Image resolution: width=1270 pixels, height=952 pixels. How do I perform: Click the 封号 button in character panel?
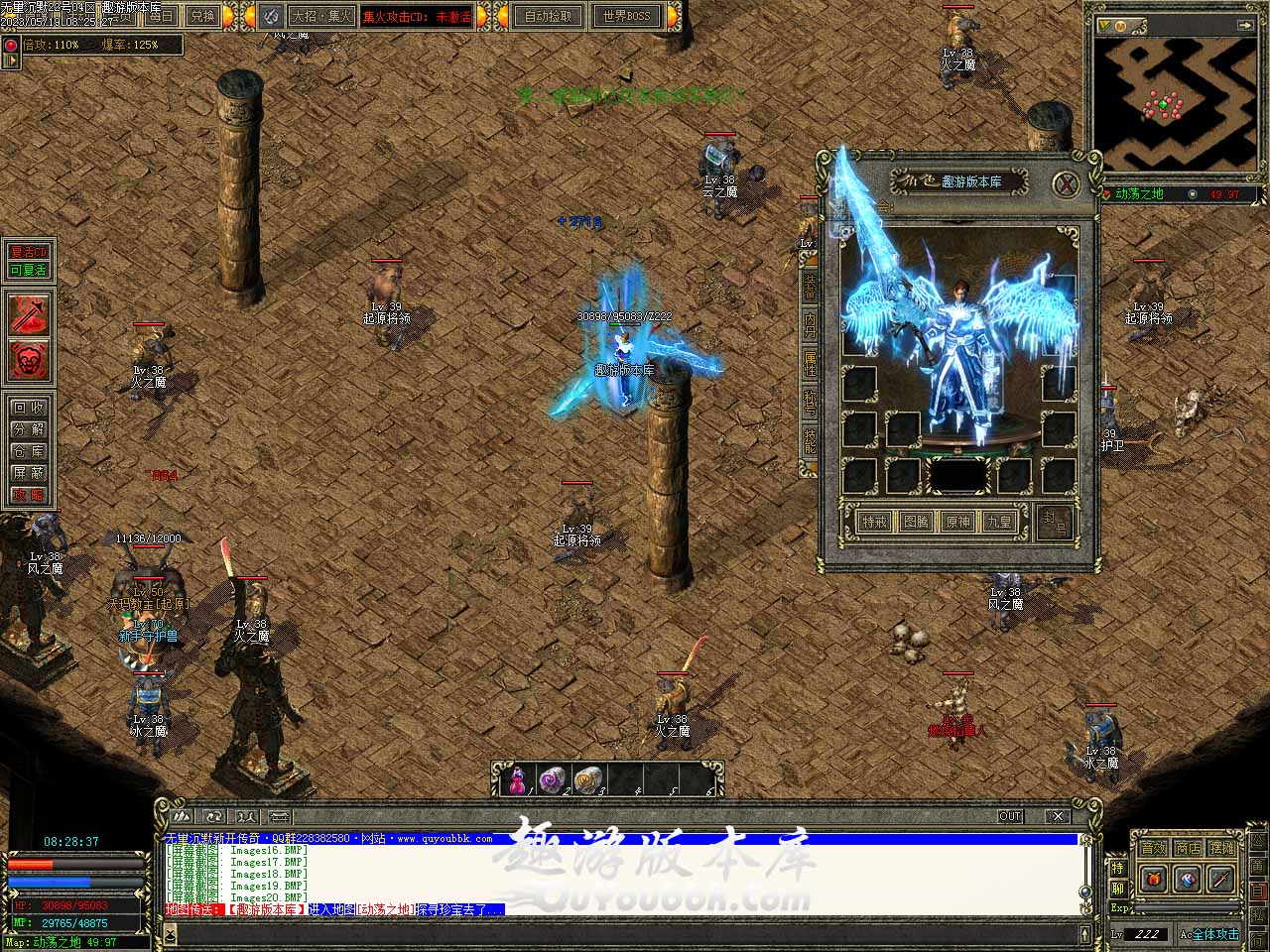tap(1054, 522)
